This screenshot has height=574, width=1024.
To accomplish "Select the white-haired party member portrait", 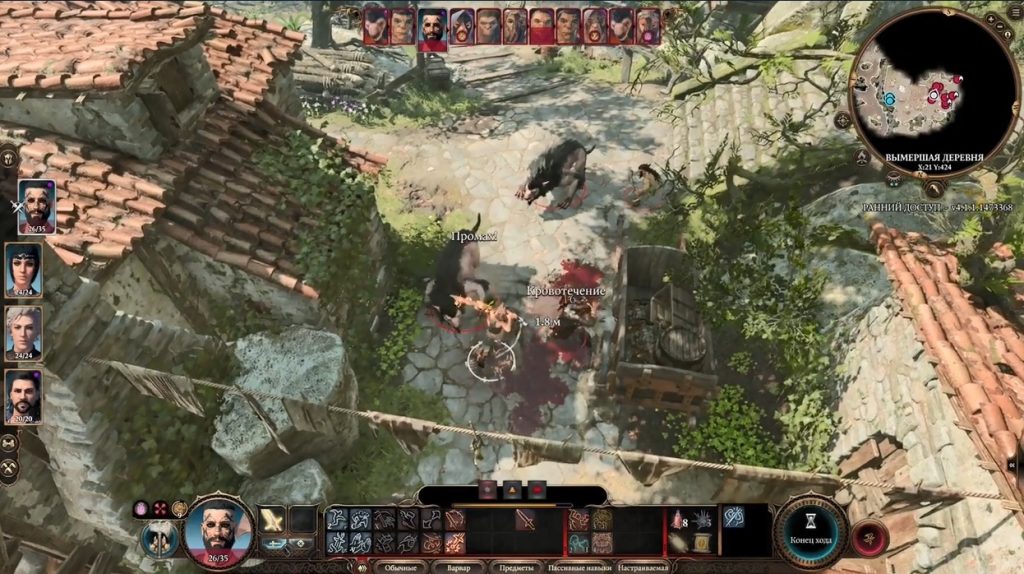I will [24, 331].
